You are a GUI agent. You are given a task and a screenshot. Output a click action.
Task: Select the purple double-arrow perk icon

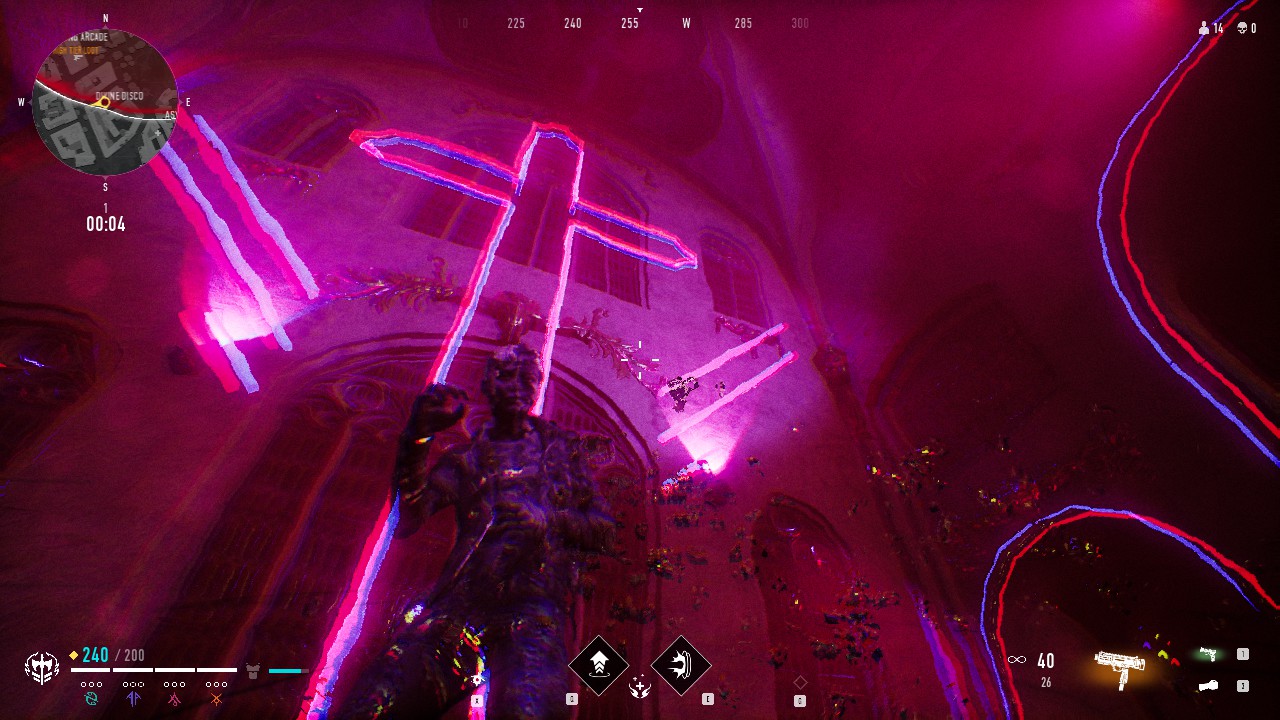coord(134,697)
